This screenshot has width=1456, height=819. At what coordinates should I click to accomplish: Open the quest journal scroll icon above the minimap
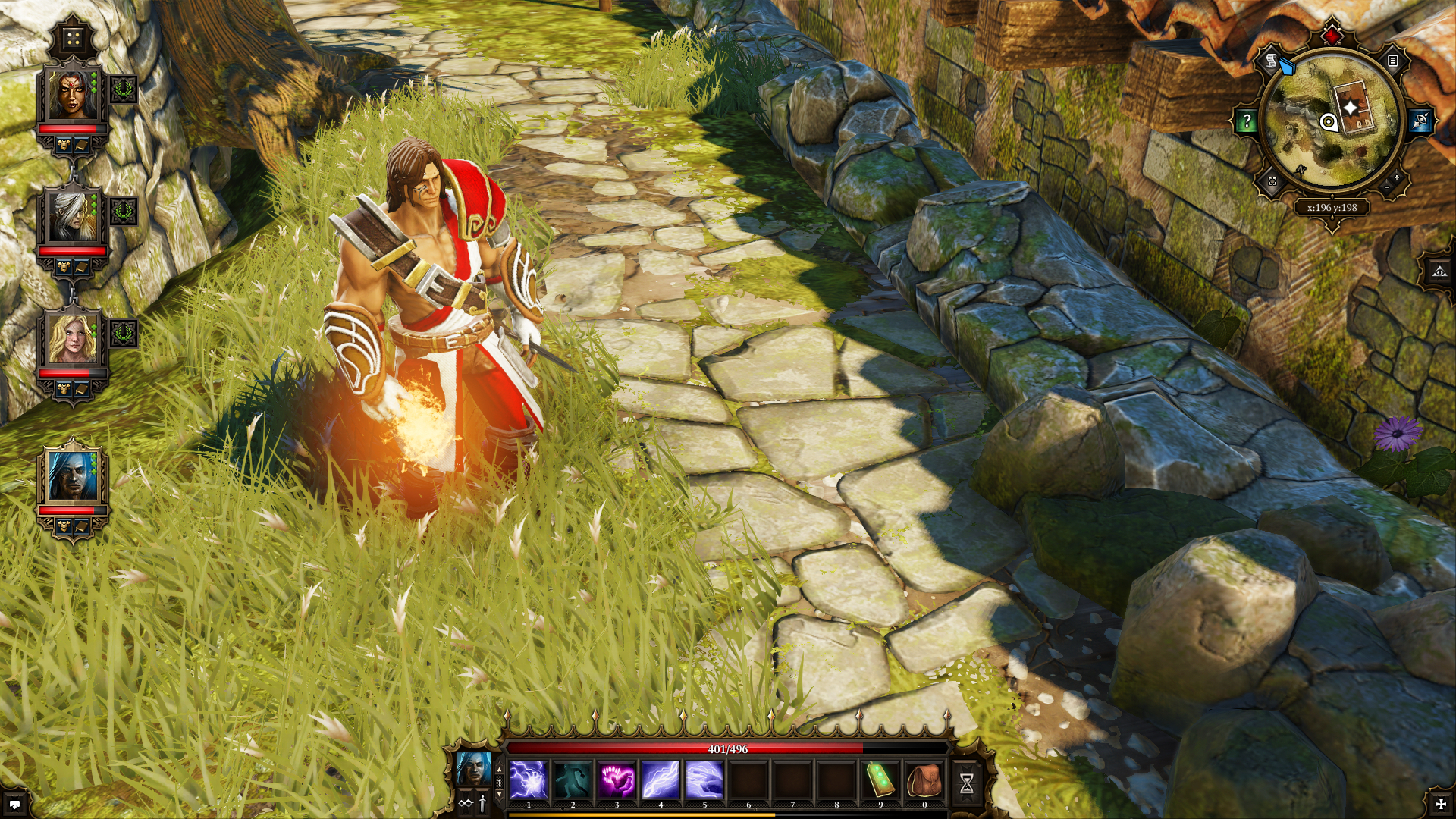click(x=1271, y=61)
